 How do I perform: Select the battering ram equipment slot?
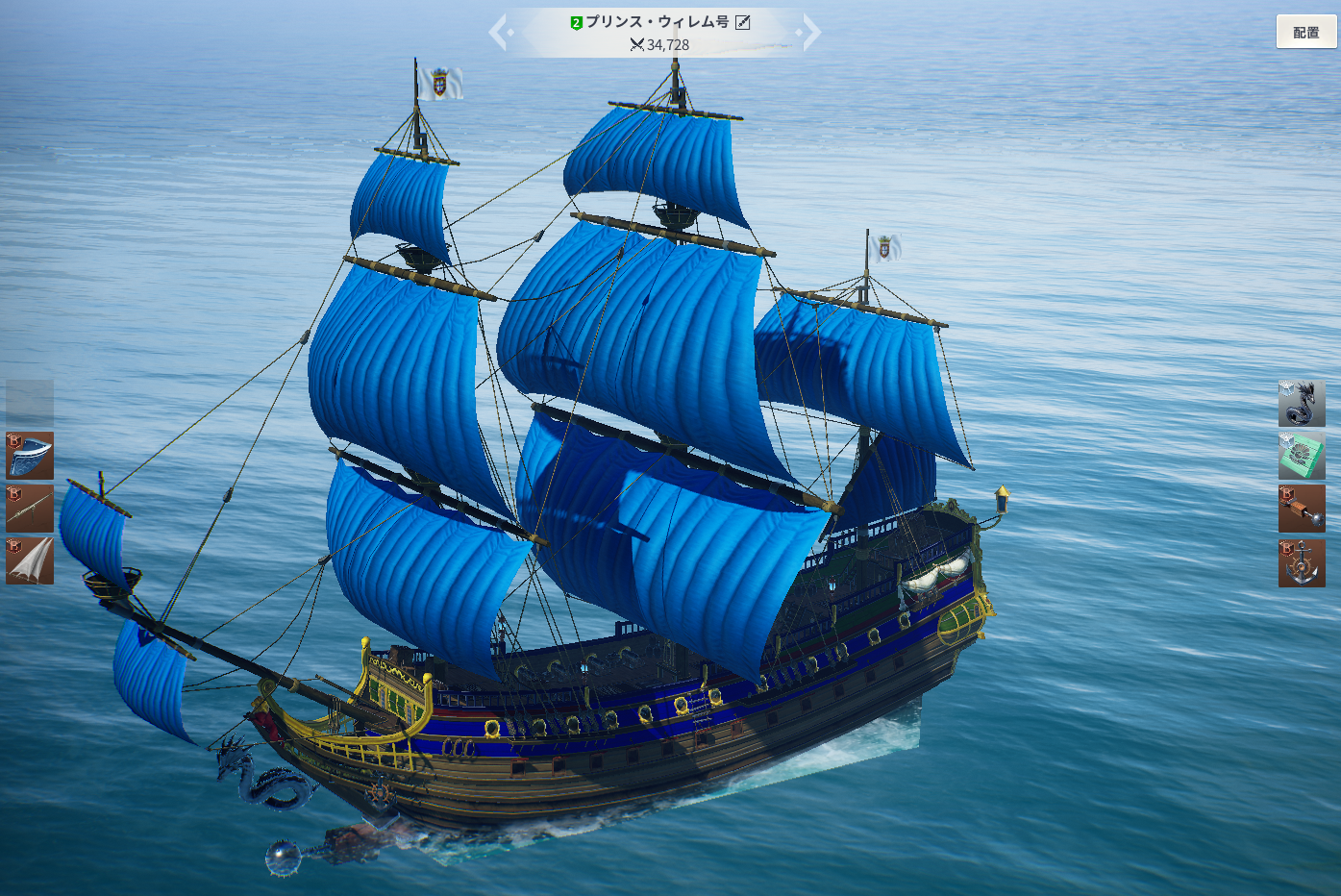pyautogui.click(x=1302, y=509)
